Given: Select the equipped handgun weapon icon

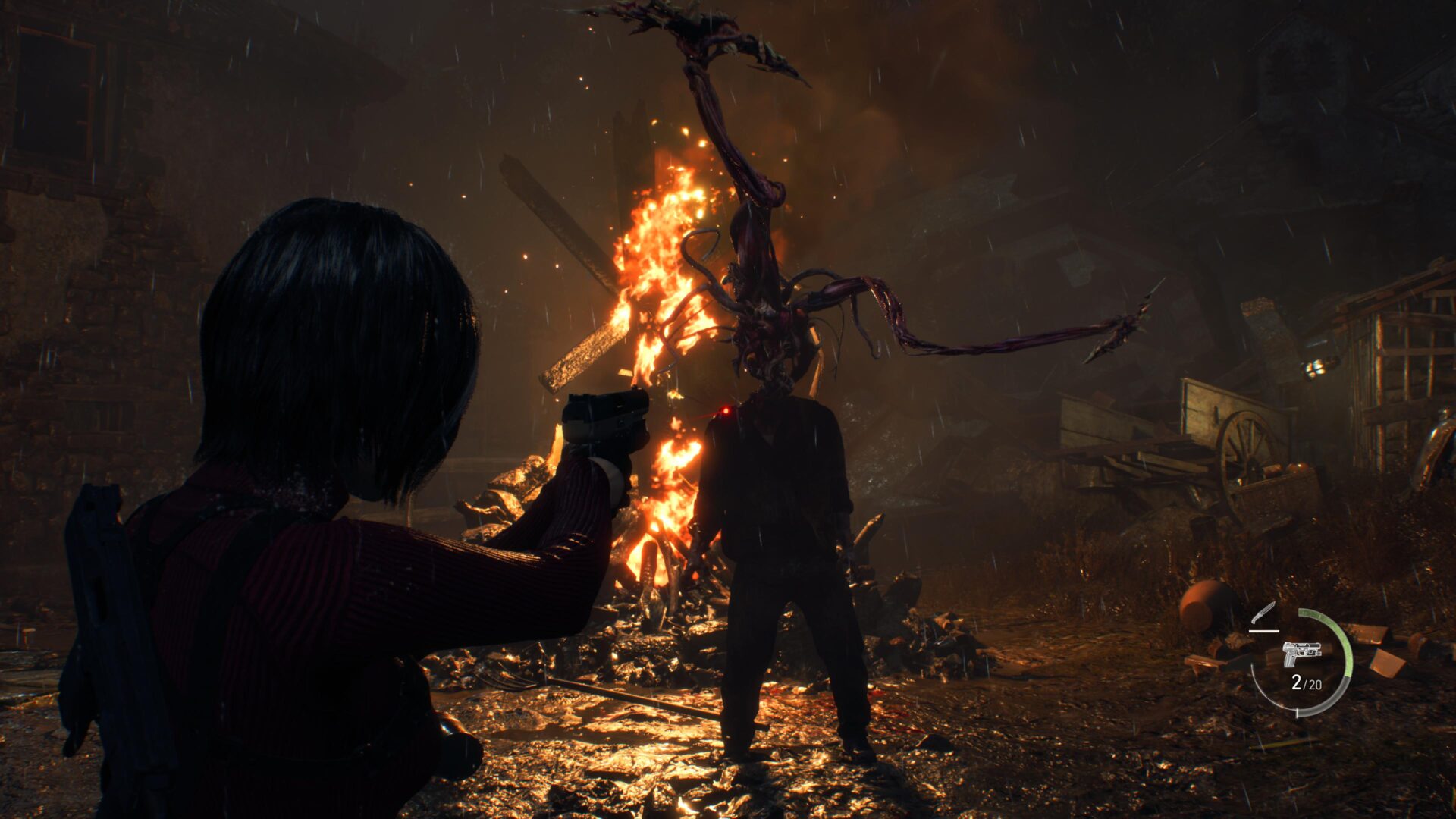Looking at the screenshot, I should [1301, 653].
